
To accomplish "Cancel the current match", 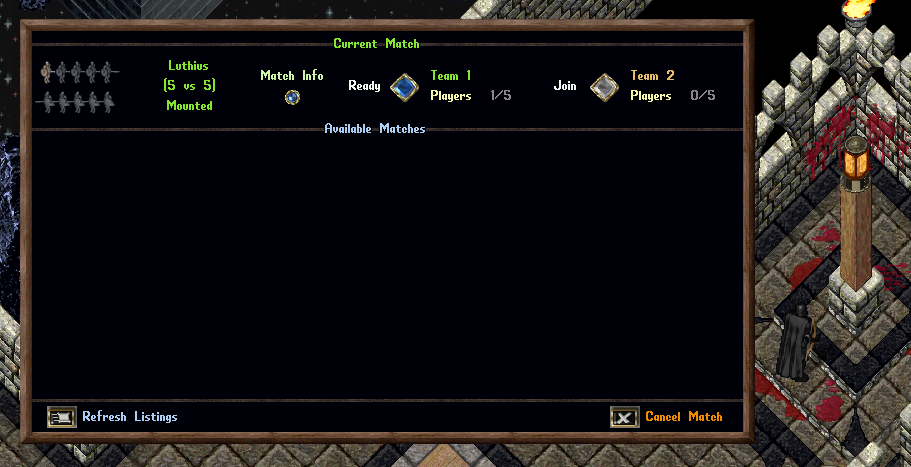I will coord(625,417).
